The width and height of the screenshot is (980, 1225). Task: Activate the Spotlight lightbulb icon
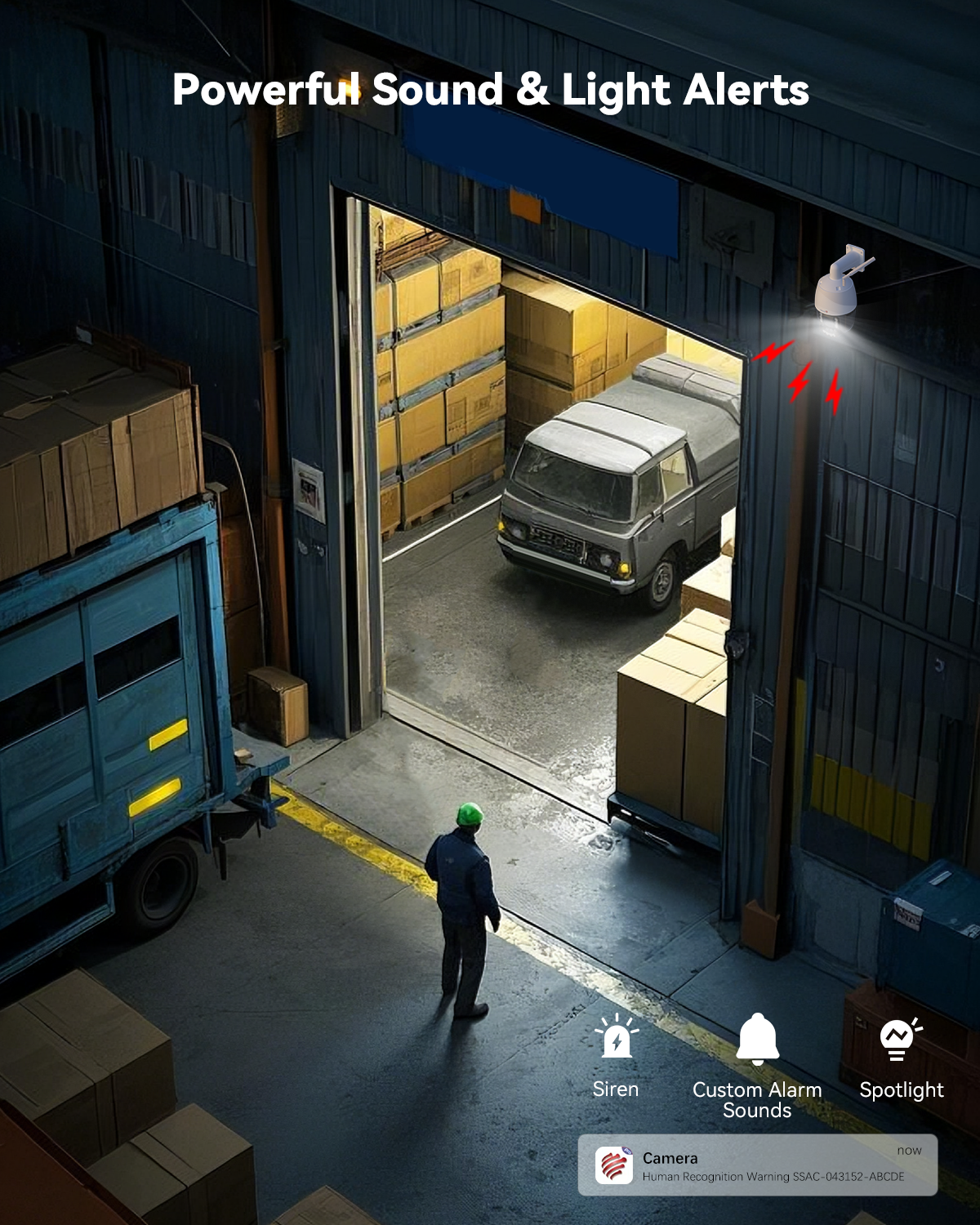pos(898,1039)
